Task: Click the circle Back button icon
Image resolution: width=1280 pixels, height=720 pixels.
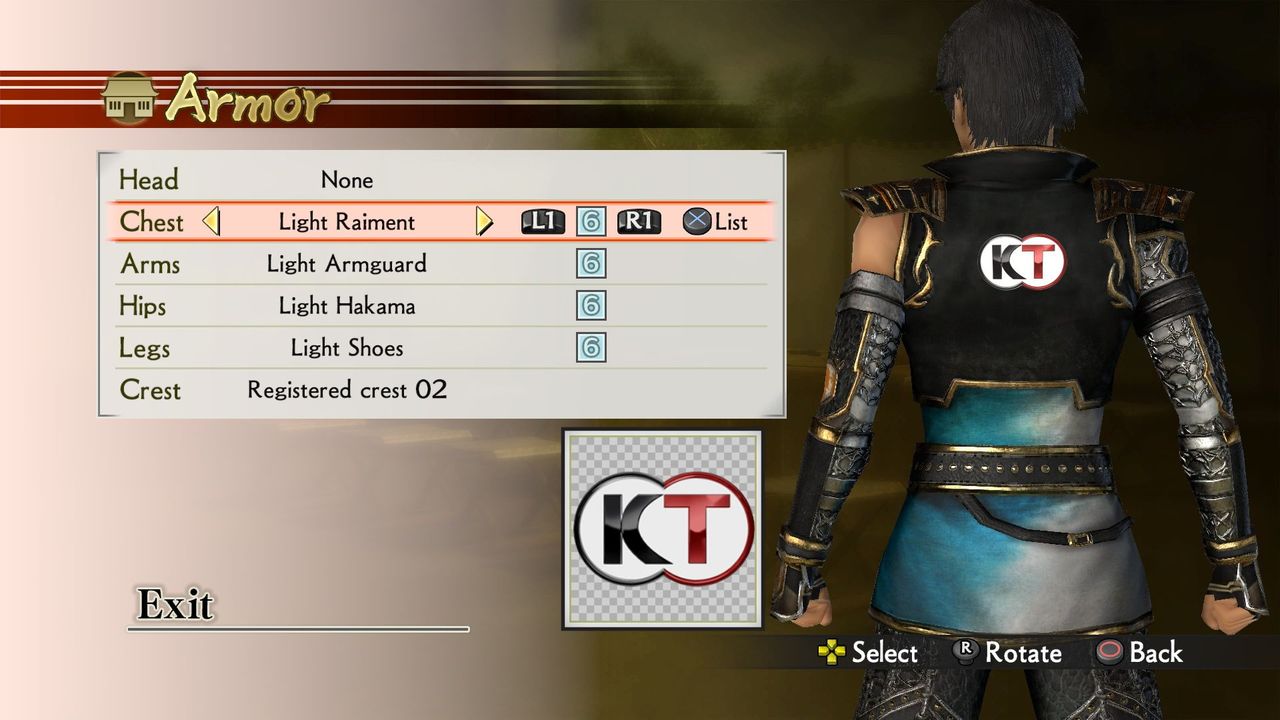Action: (1108, 653)
